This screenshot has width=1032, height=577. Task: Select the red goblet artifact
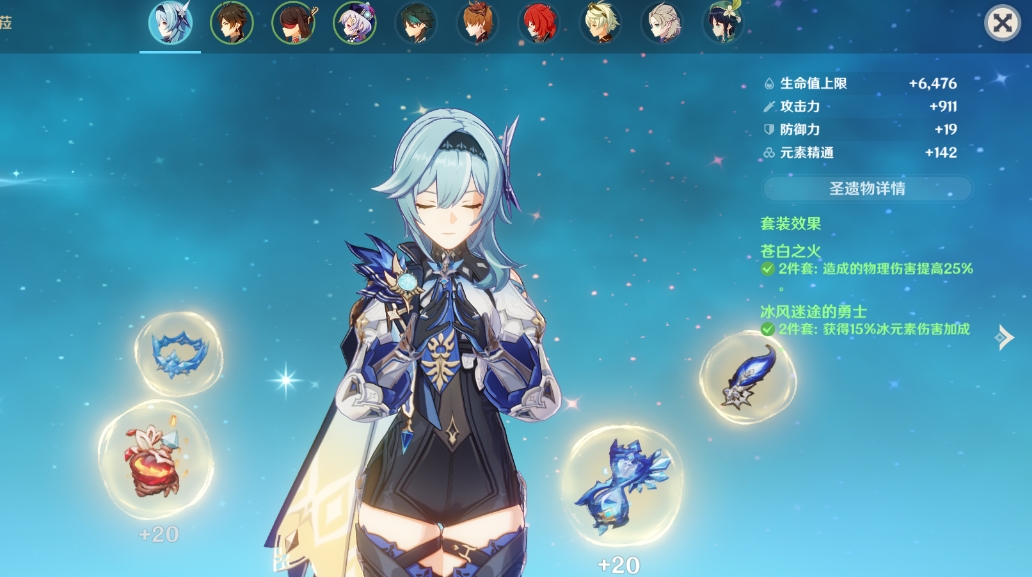coord(155,461)
